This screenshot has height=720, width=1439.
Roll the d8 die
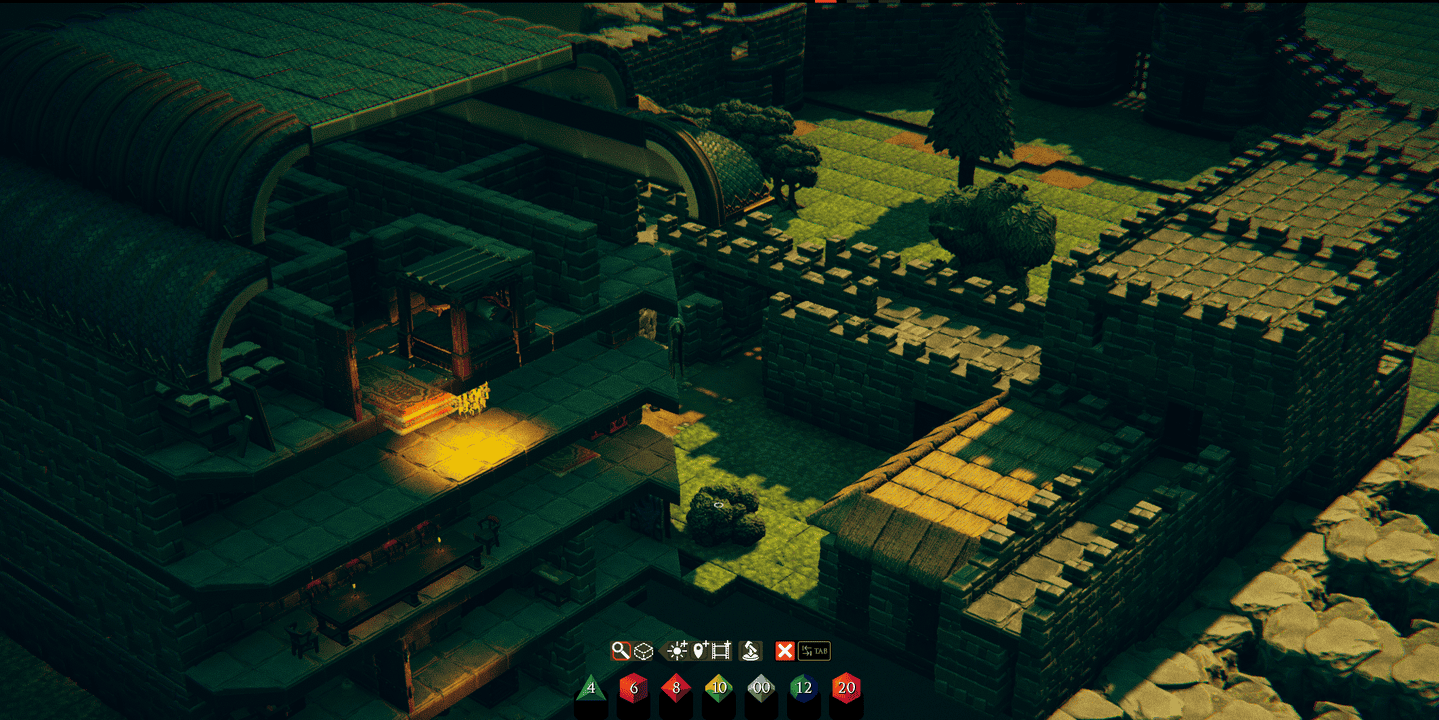676,687
